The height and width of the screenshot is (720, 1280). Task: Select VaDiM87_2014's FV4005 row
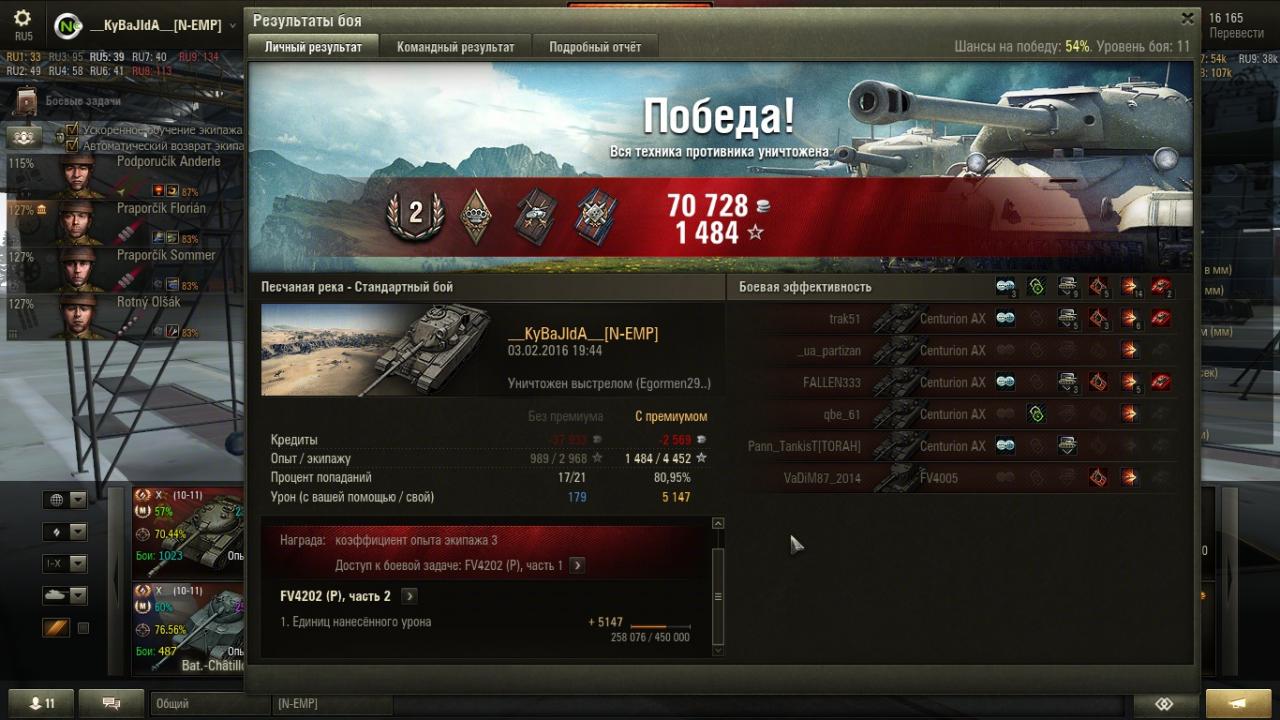coord(950,478)
